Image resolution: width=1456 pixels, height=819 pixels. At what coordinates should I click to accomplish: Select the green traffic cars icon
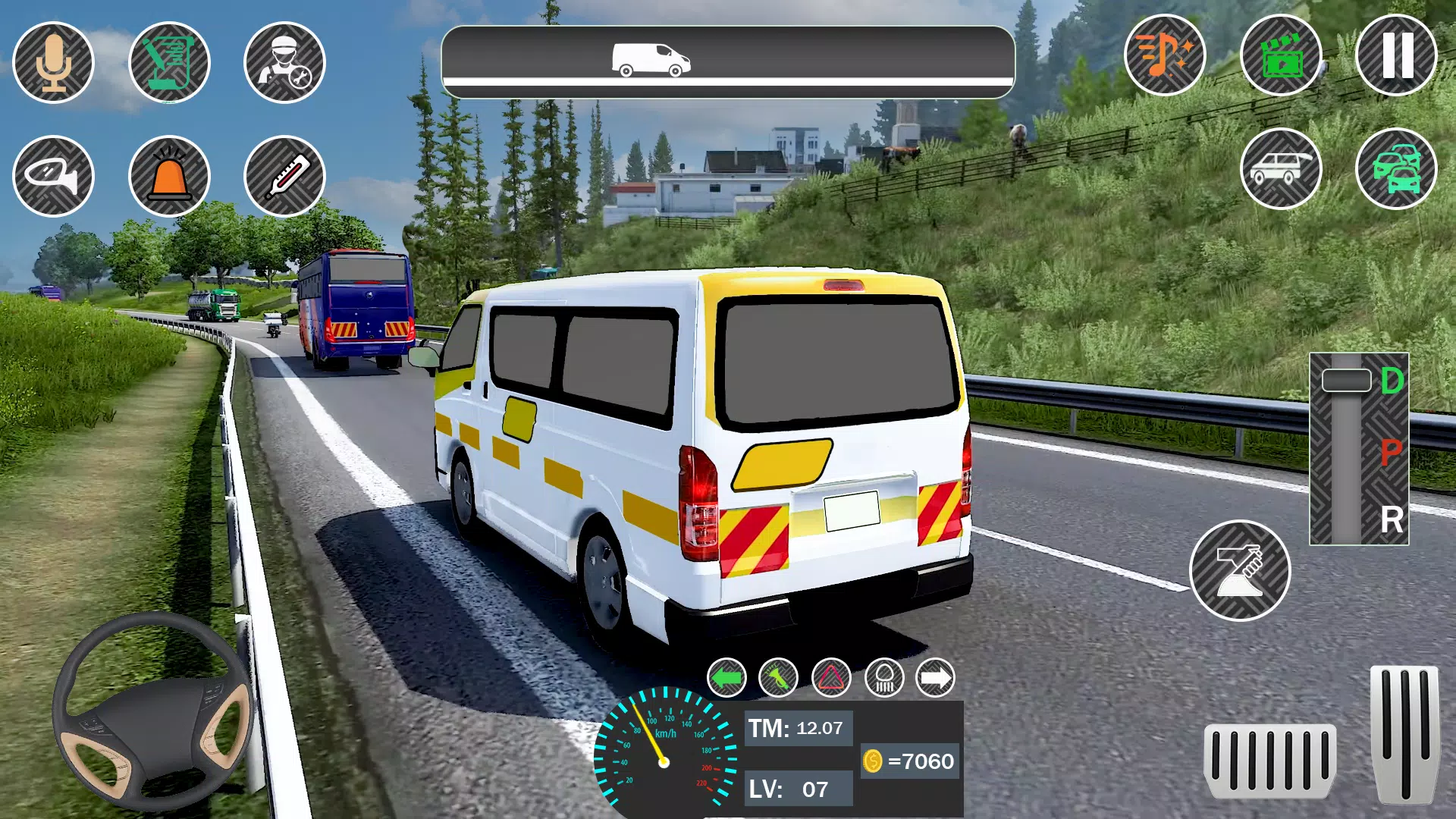(1396, 168)
